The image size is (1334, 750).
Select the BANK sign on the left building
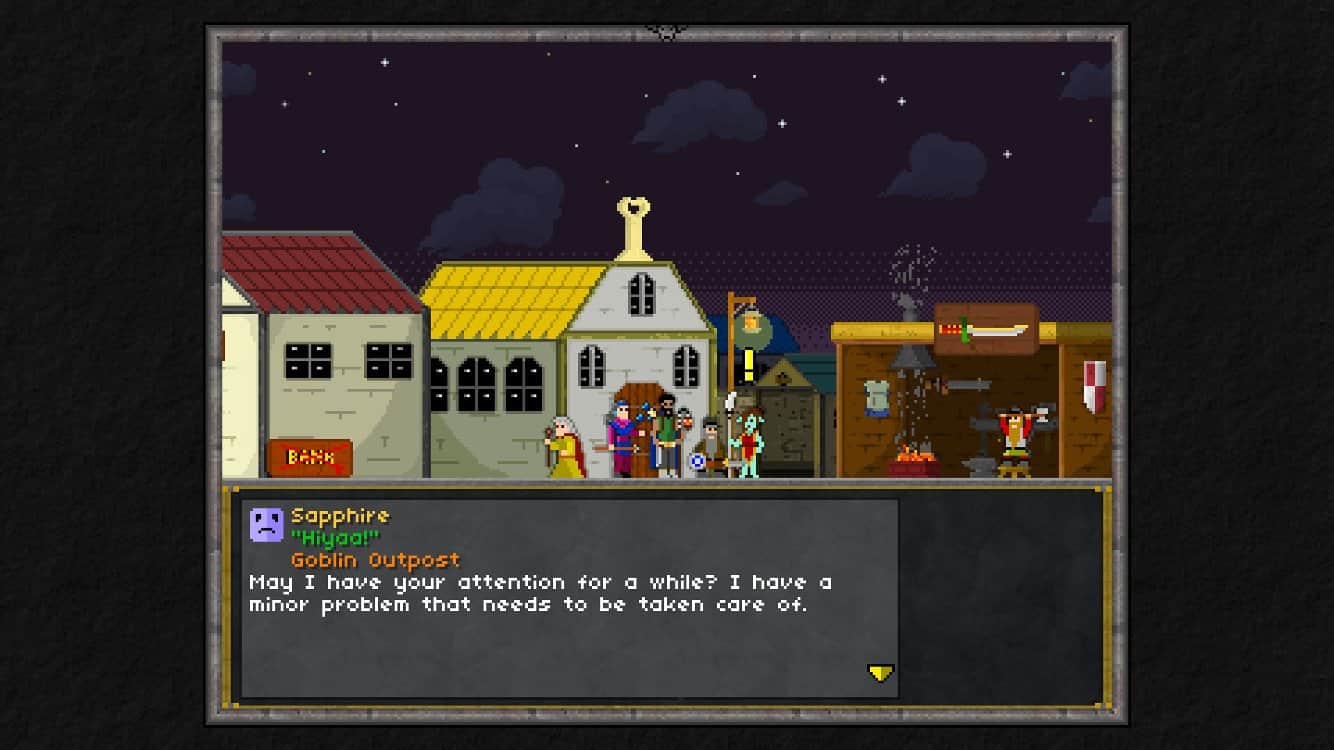(310, 458)
